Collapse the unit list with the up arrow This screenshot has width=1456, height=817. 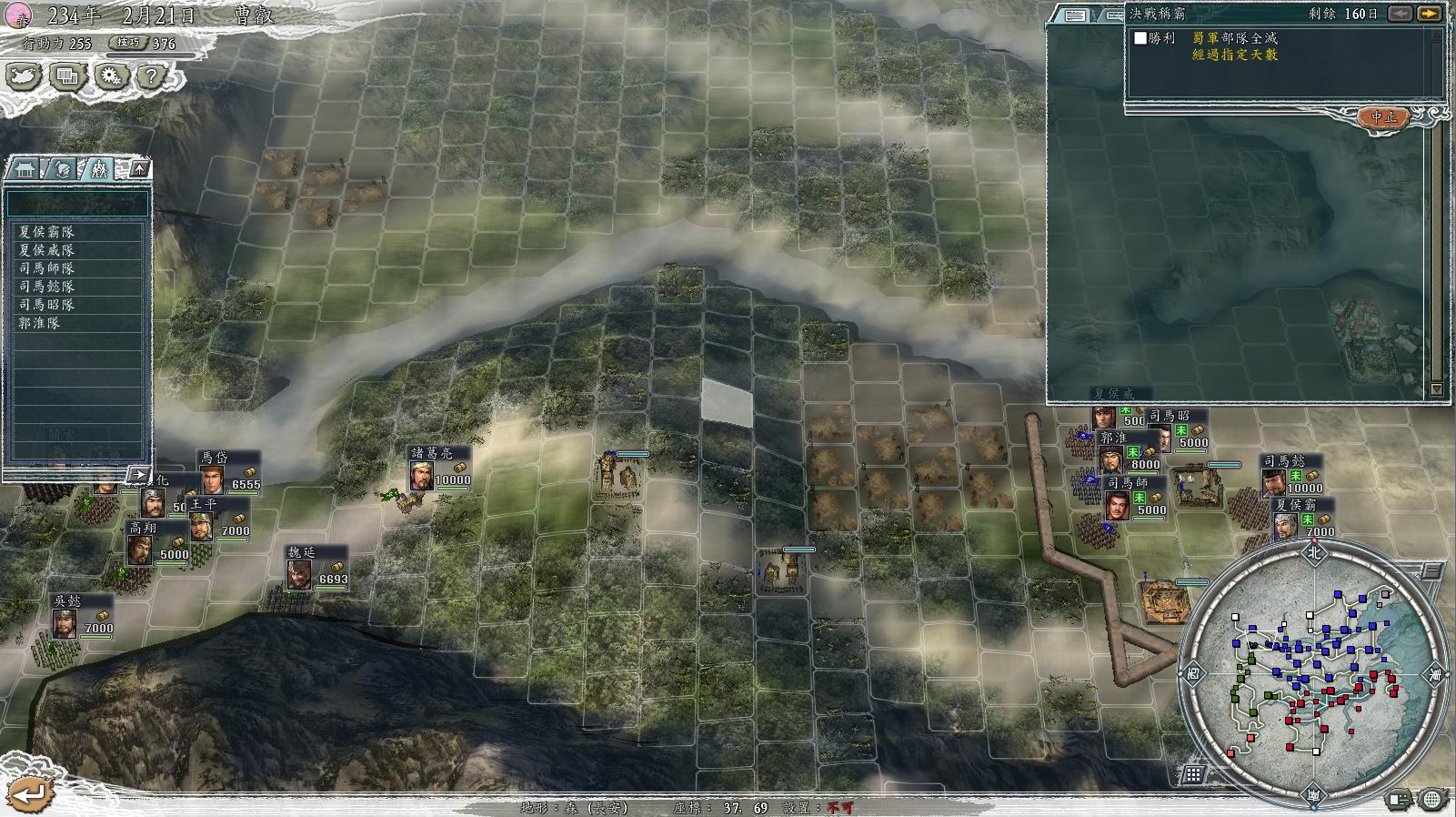point(138,169)
